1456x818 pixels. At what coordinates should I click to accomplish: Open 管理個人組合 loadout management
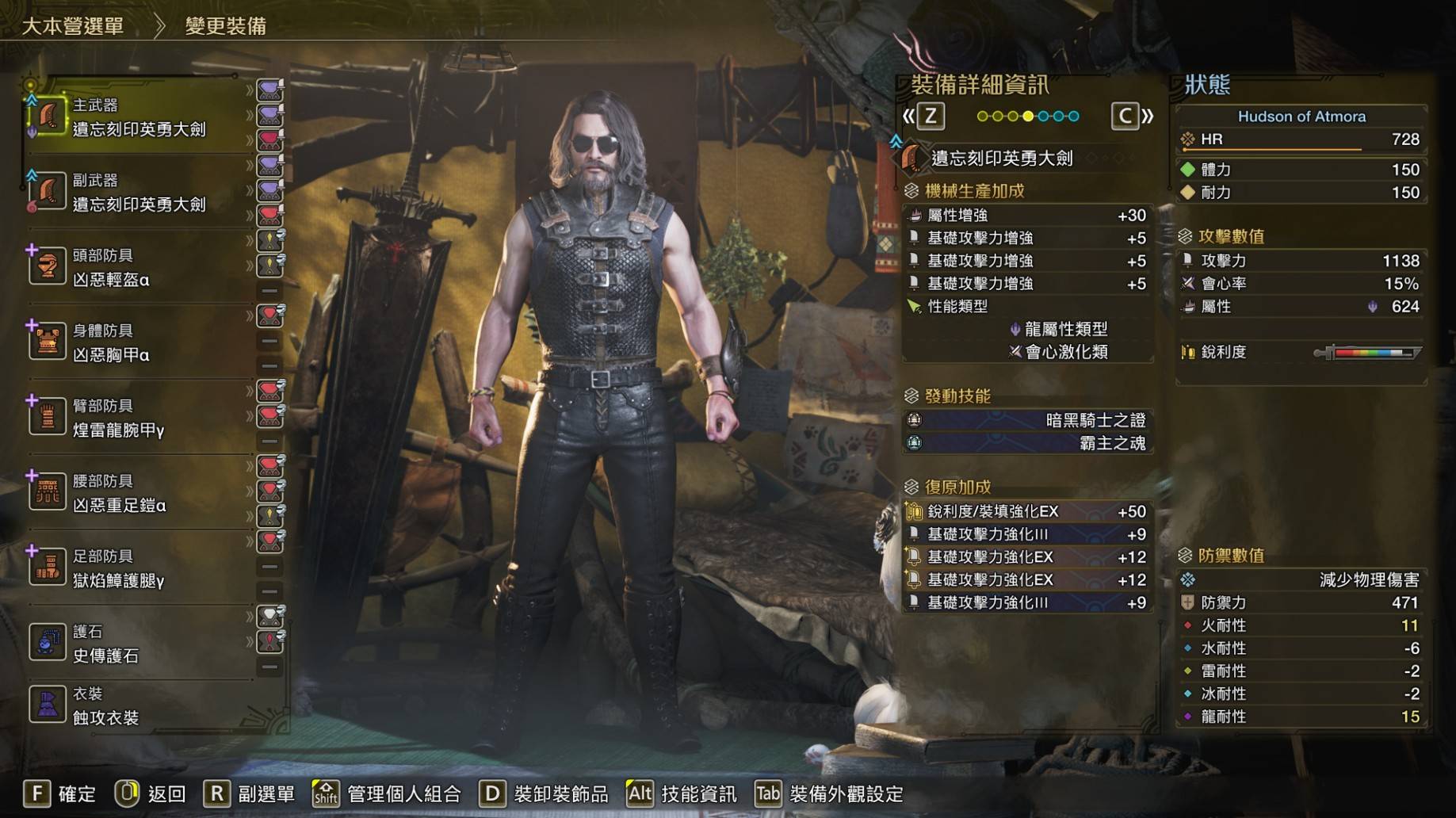coord(387,793)
